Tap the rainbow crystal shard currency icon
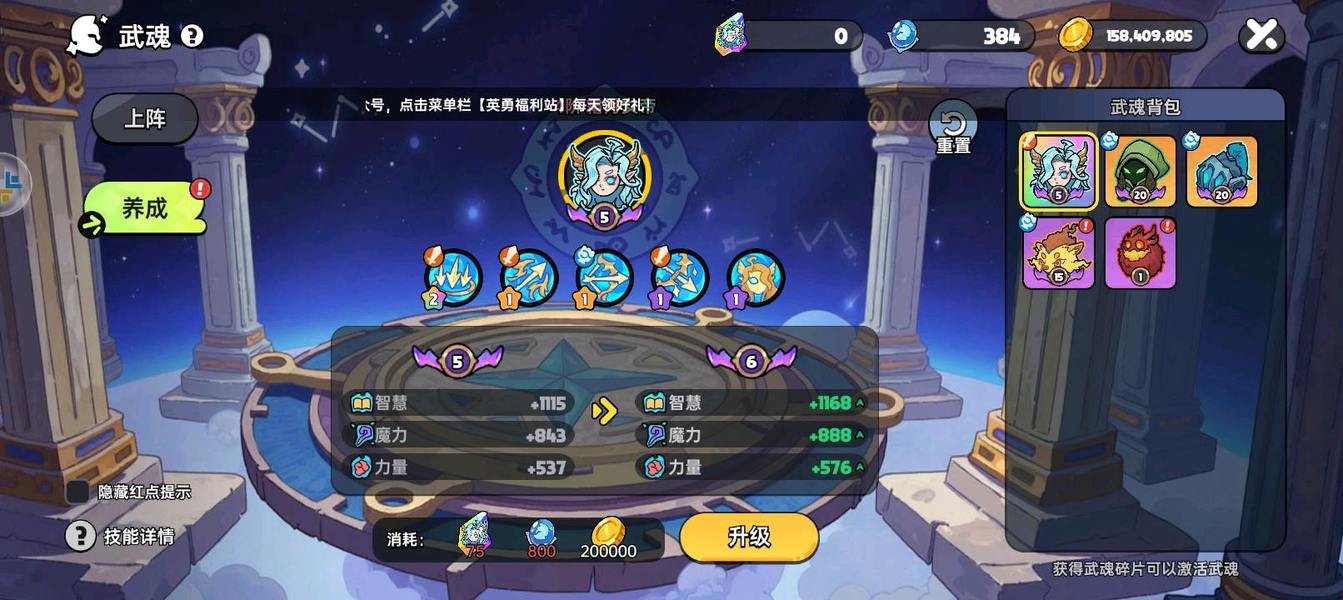This screenshot has width=1343, height=600. (x=731, y=36)
